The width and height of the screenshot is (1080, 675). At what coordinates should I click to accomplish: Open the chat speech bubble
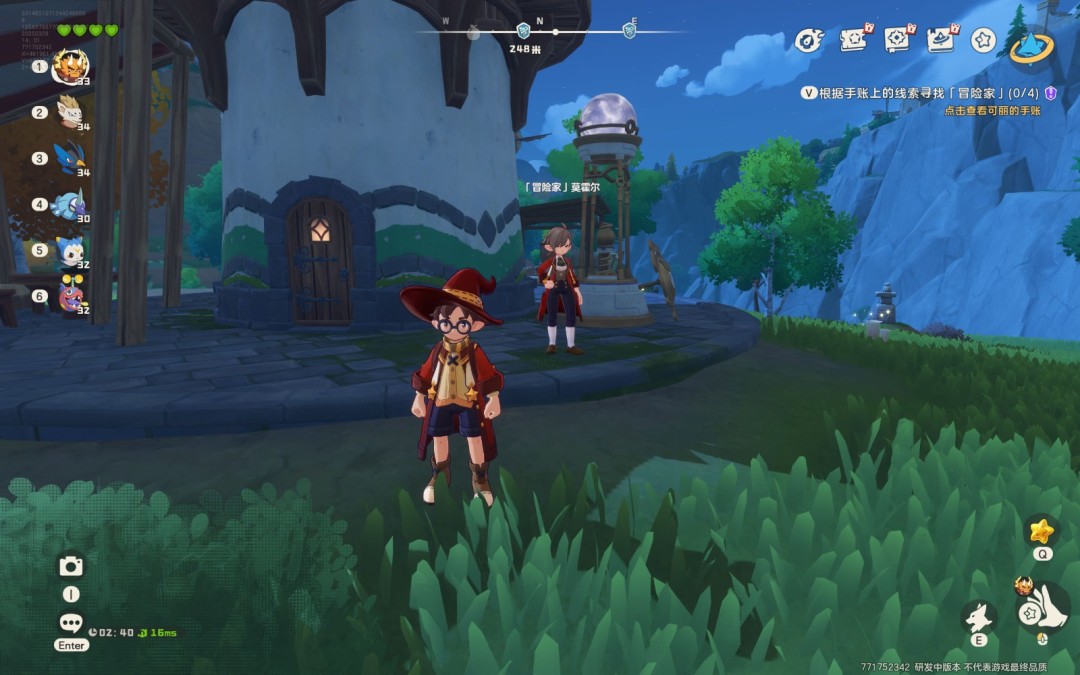tap(70, 623)
